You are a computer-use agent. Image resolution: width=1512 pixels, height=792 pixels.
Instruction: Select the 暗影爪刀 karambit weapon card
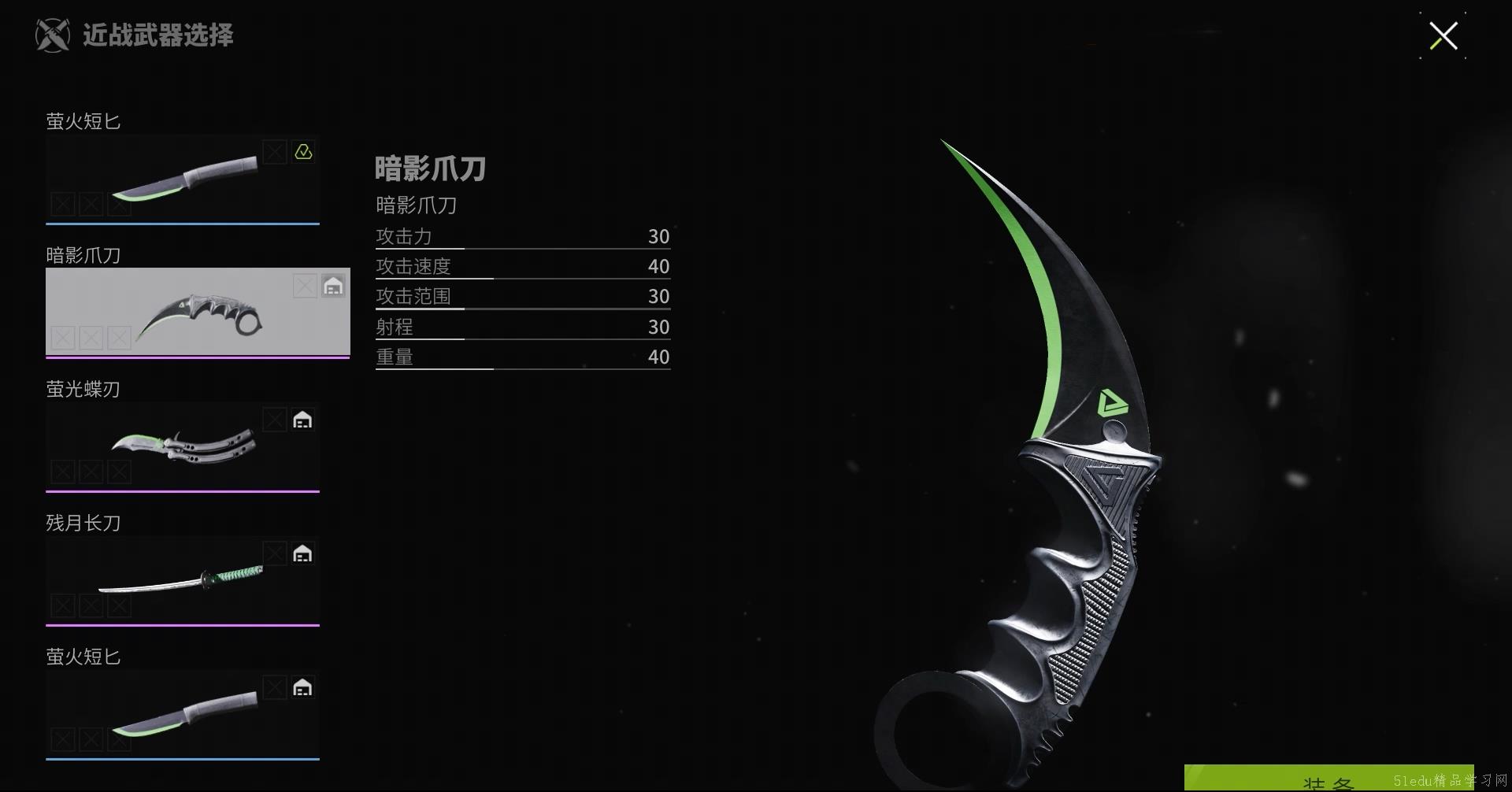[198, 312]
